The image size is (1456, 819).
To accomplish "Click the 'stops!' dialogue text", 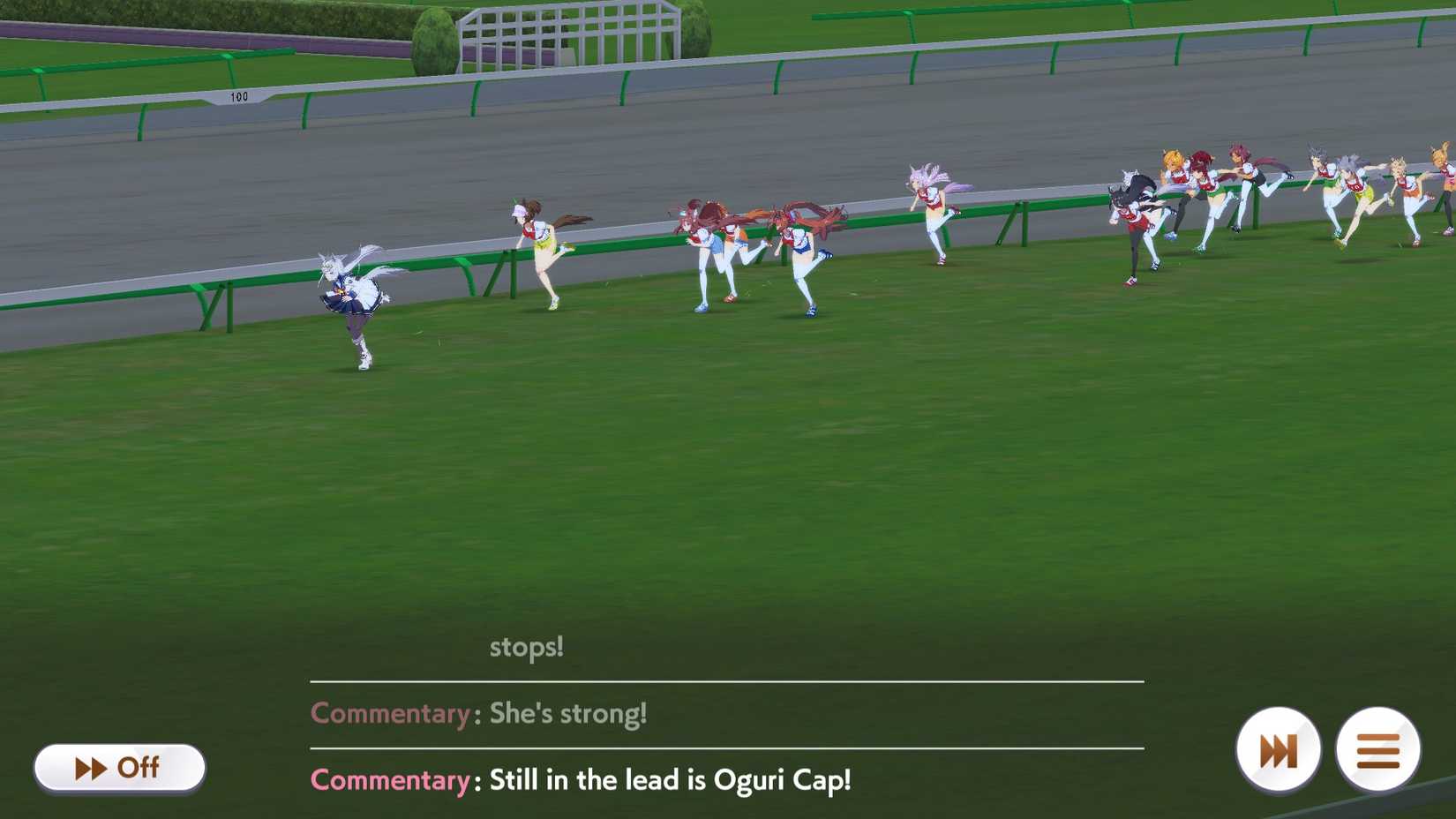I will [x=527, y=647].
